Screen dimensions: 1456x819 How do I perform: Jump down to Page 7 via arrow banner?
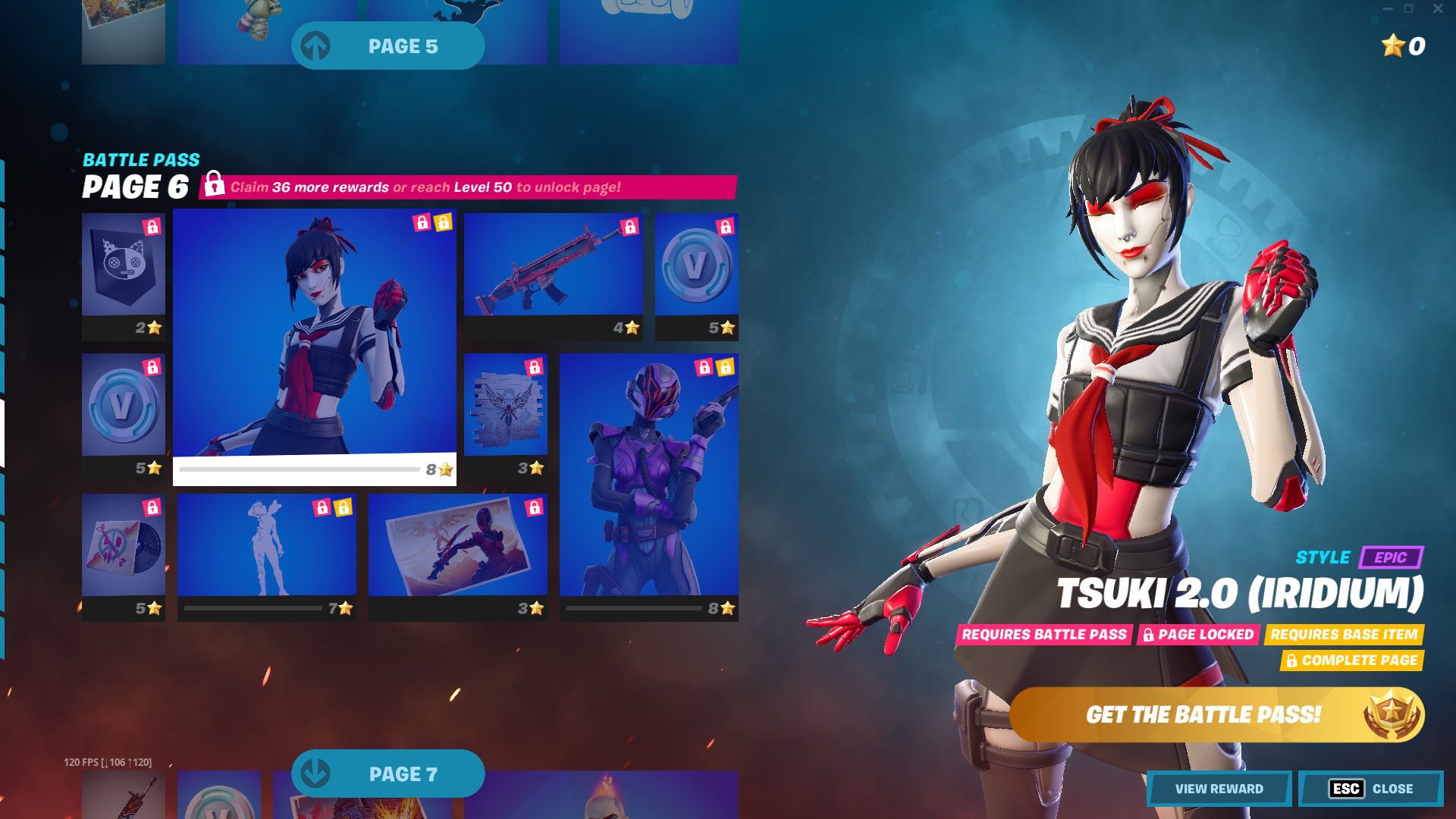[388, 773]
